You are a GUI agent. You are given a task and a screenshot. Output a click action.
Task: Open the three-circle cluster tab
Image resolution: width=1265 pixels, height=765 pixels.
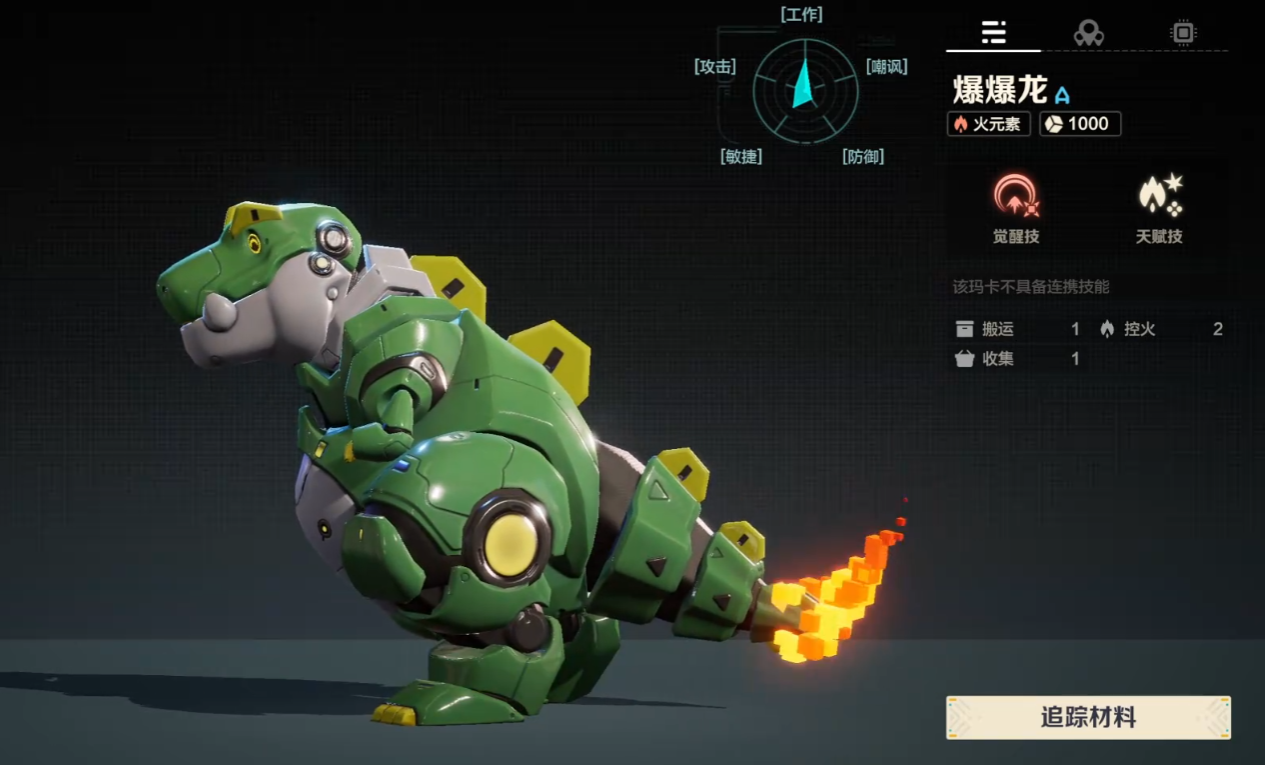(x=1088, y=33)
